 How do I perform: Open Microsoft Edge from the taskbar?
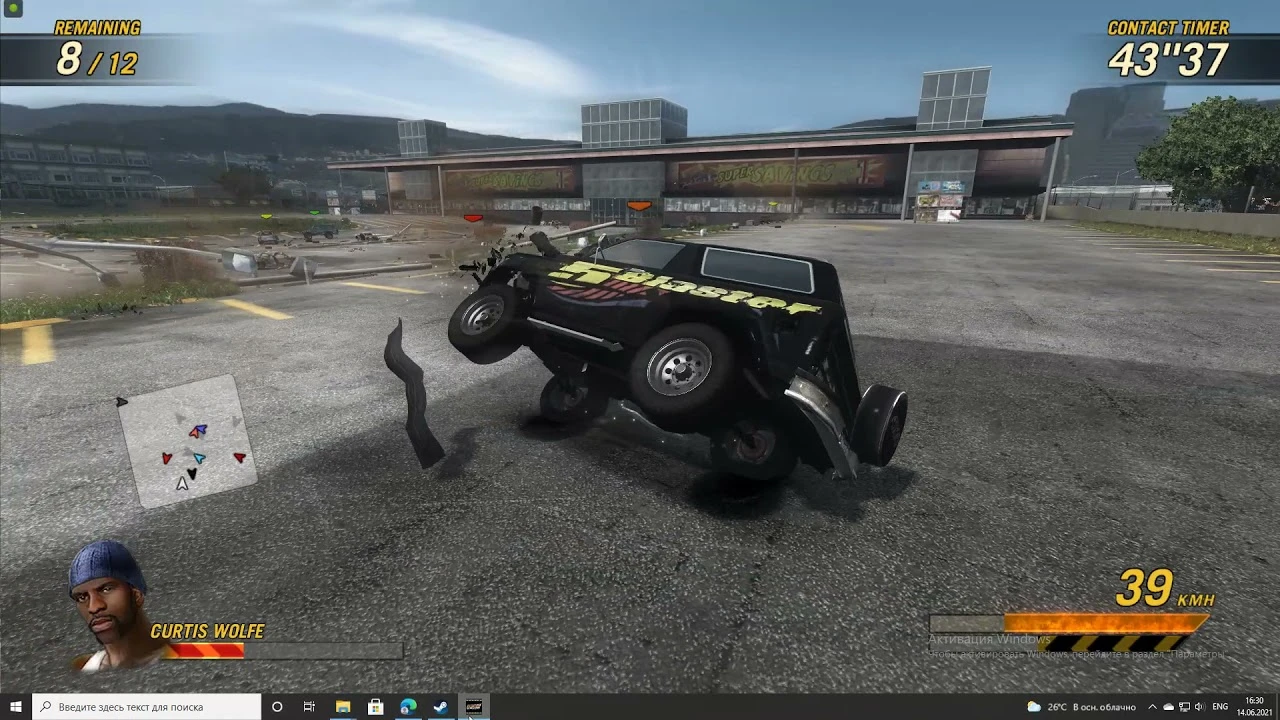pos(407,707)
